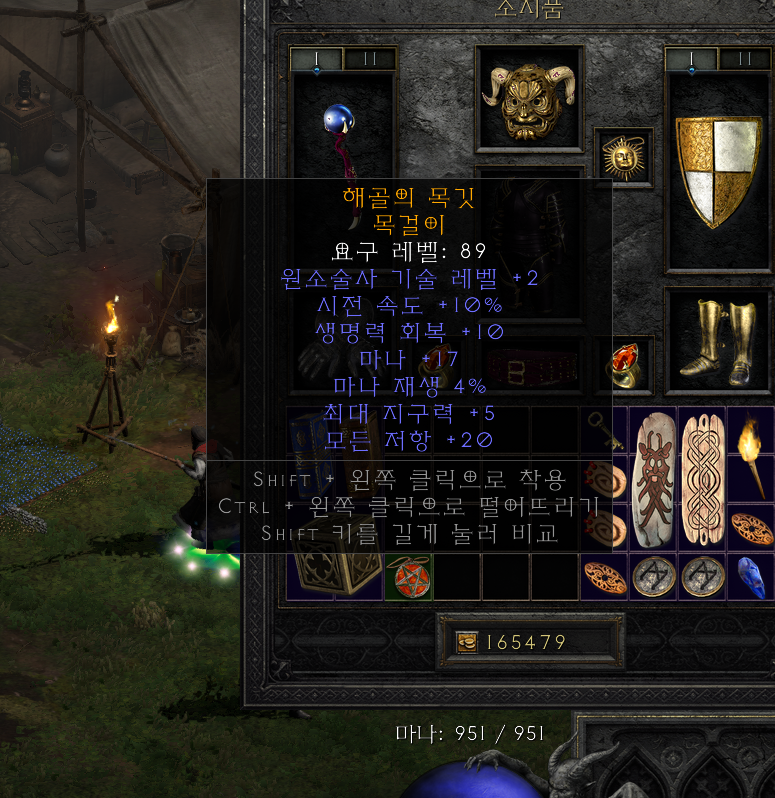775x798 pixels.
Task: Select the large charm with the knot pattern
Action: [702, 476]
